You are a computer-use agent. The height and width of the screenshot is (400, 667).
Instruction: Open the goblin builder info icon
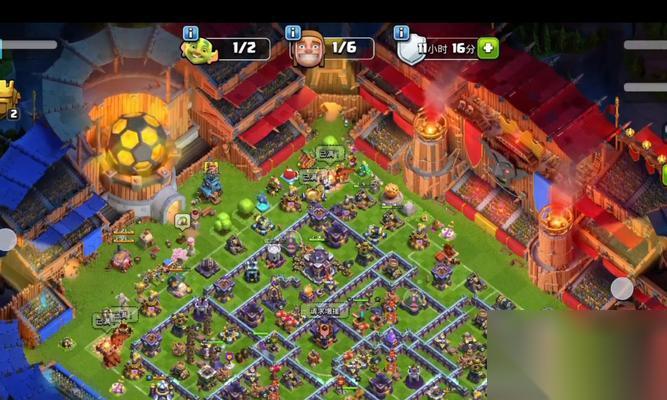[190, 33]
